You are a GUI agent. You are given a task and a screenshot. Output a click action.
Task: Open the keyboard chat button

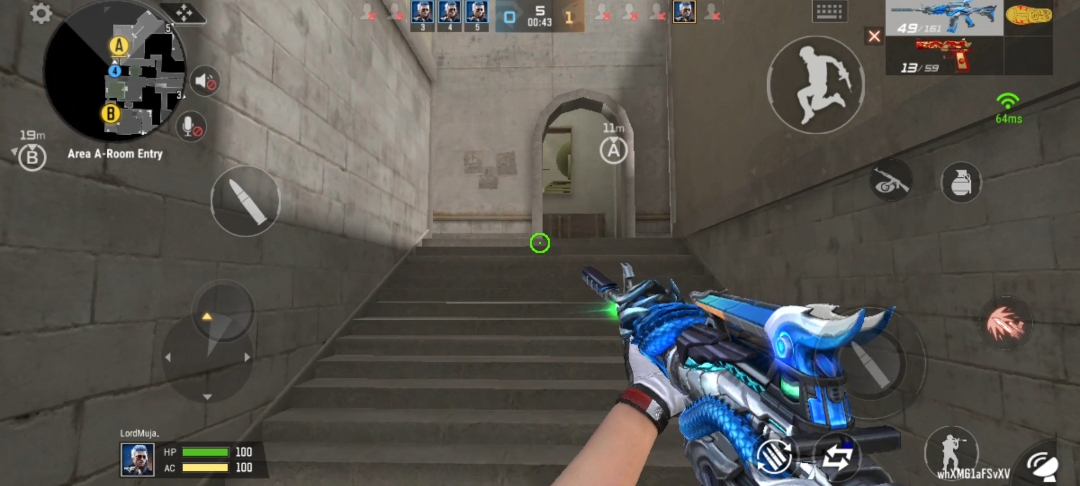(x=831, y=12)
